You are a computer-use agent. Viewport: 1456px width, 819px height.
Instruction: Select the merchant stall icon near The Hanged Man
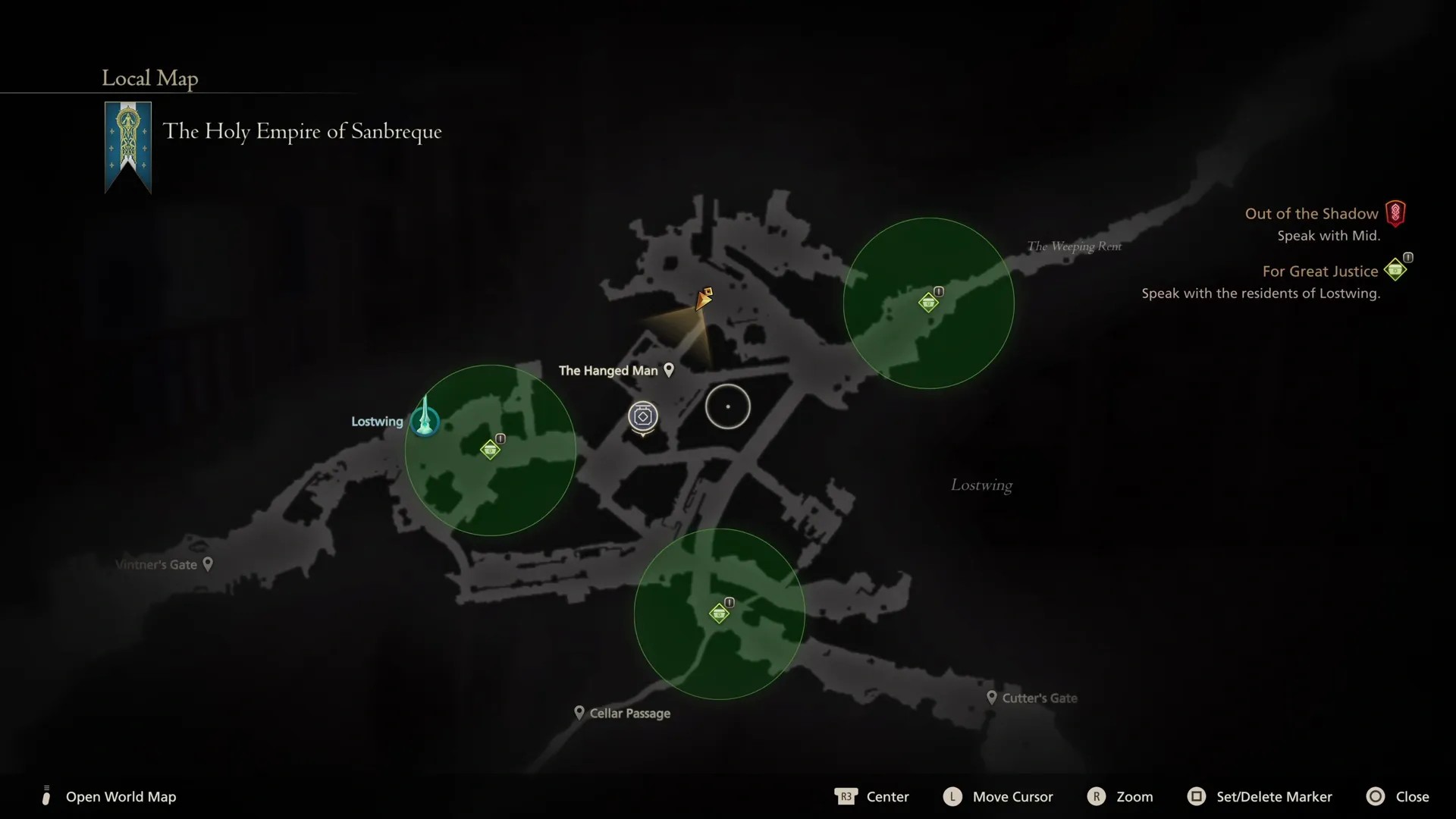tap(642, 416)
